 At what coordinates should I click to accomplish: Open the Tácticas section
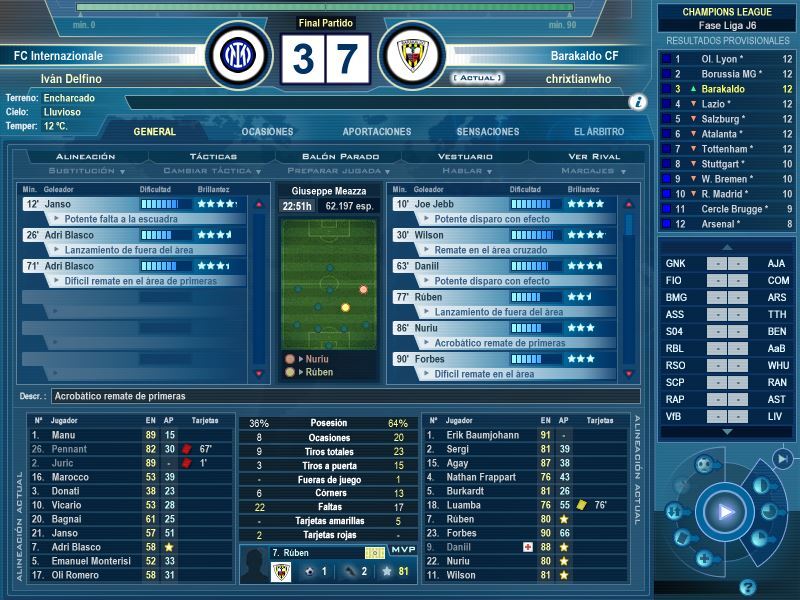point(213,157)
